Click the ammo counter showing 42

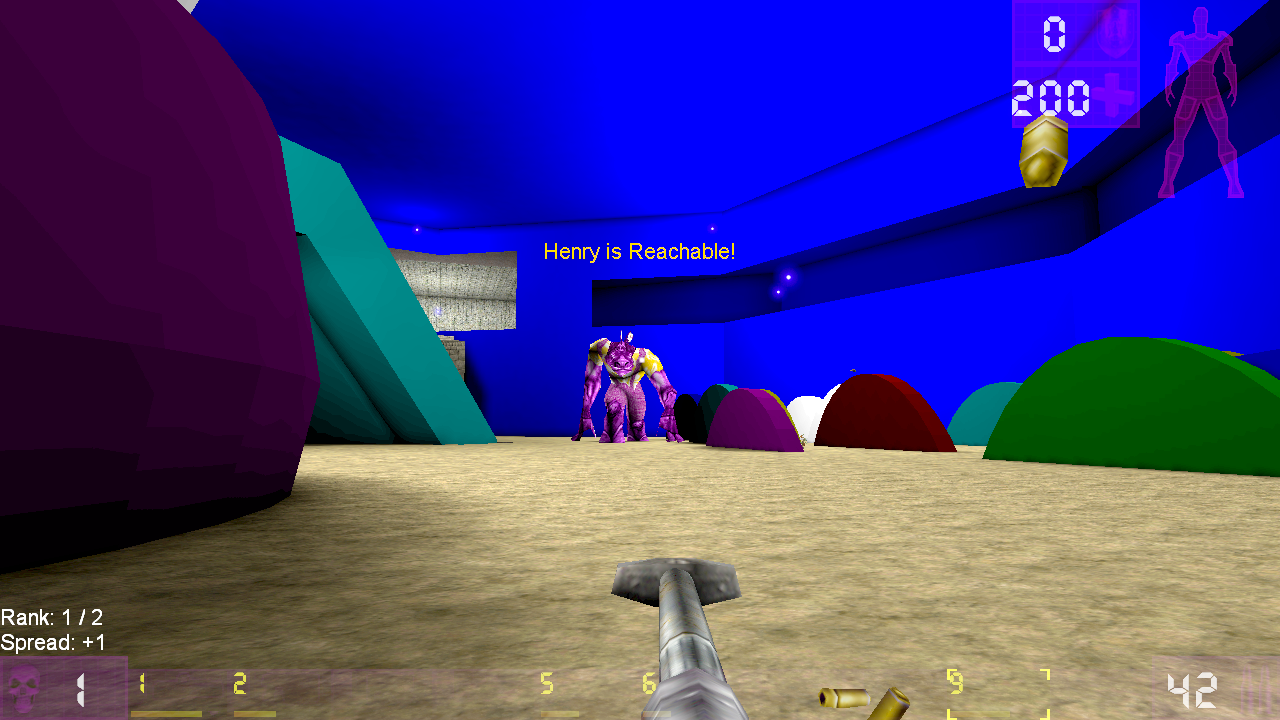coord(1190,688)
